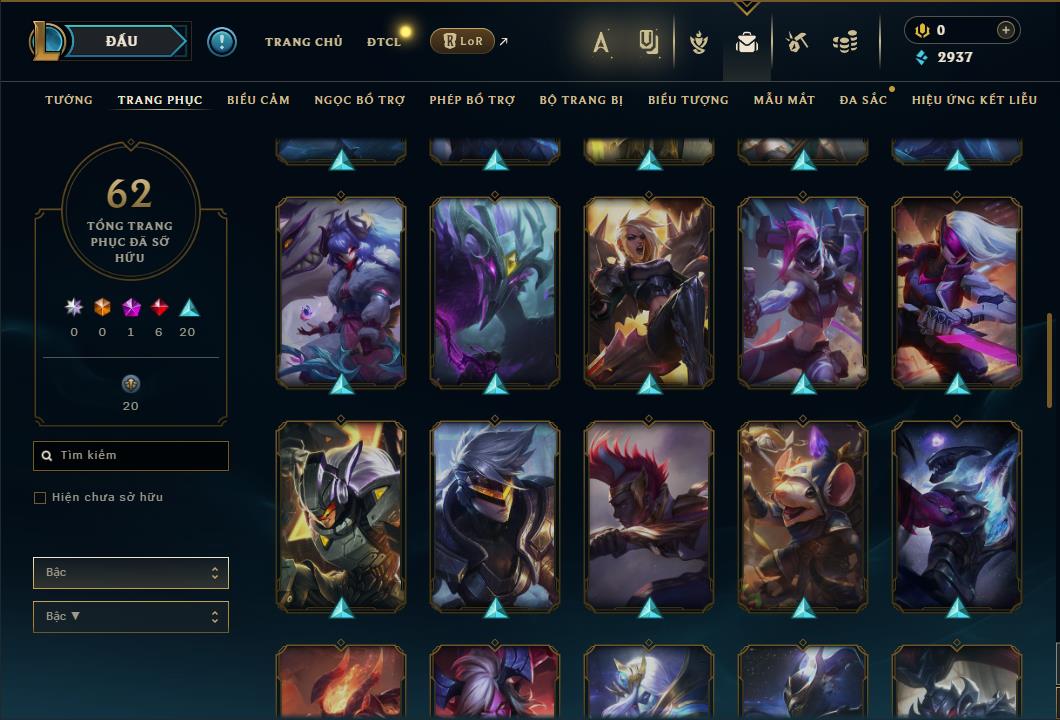Switch to the BIỂU CẢM tab

point(258,100)
